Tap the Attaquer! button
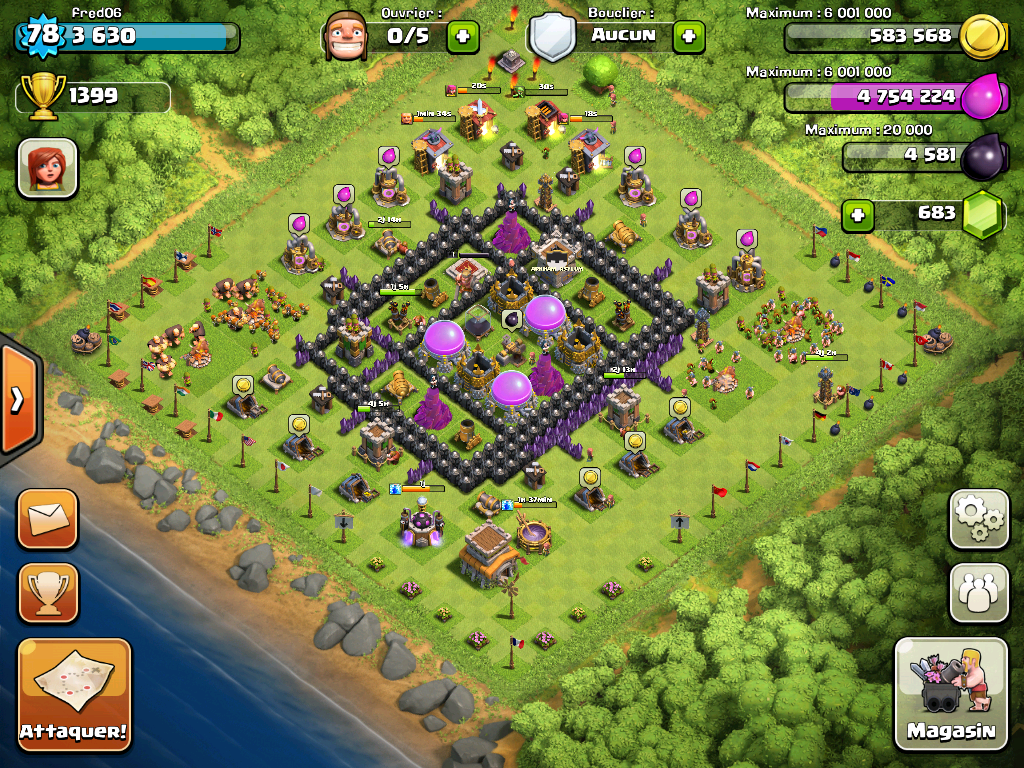Viewport: 1024px width, 768px height. (74, 694)
